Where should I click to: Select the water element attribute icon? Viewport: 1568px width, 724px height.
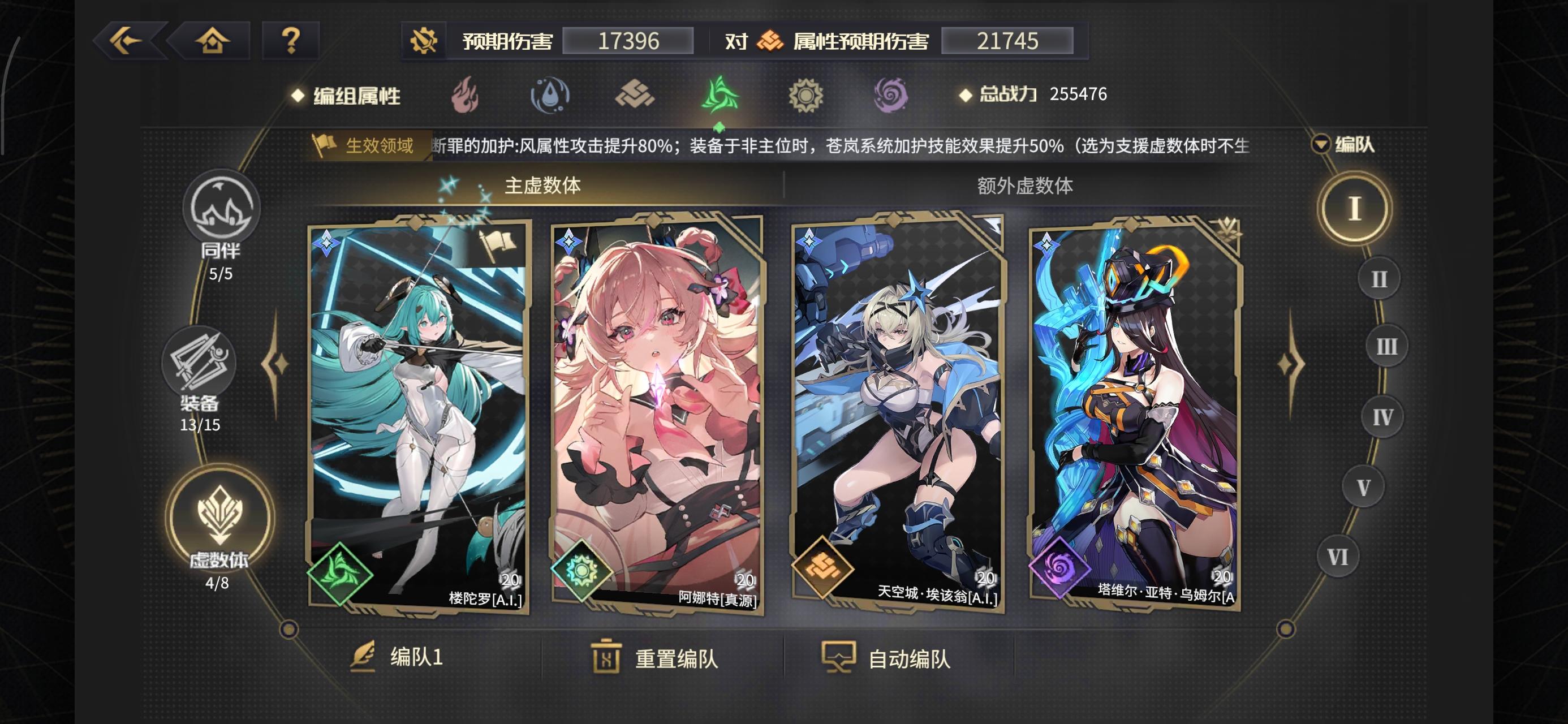(x=548, y=96)
